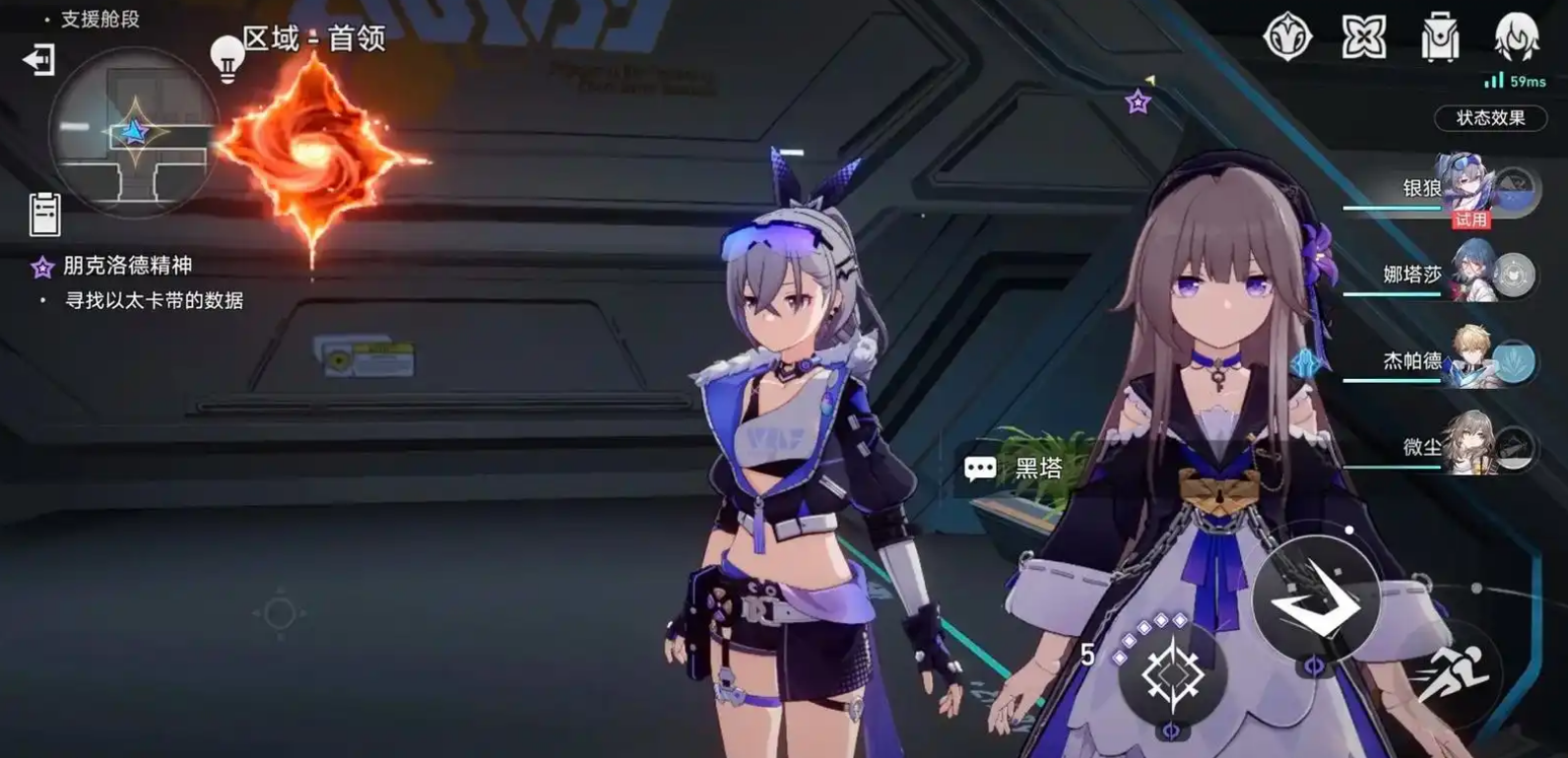Viewport: 1568px width, 758px height.
Task: Open the backpack inventory icon
Action: [1440, 38]
